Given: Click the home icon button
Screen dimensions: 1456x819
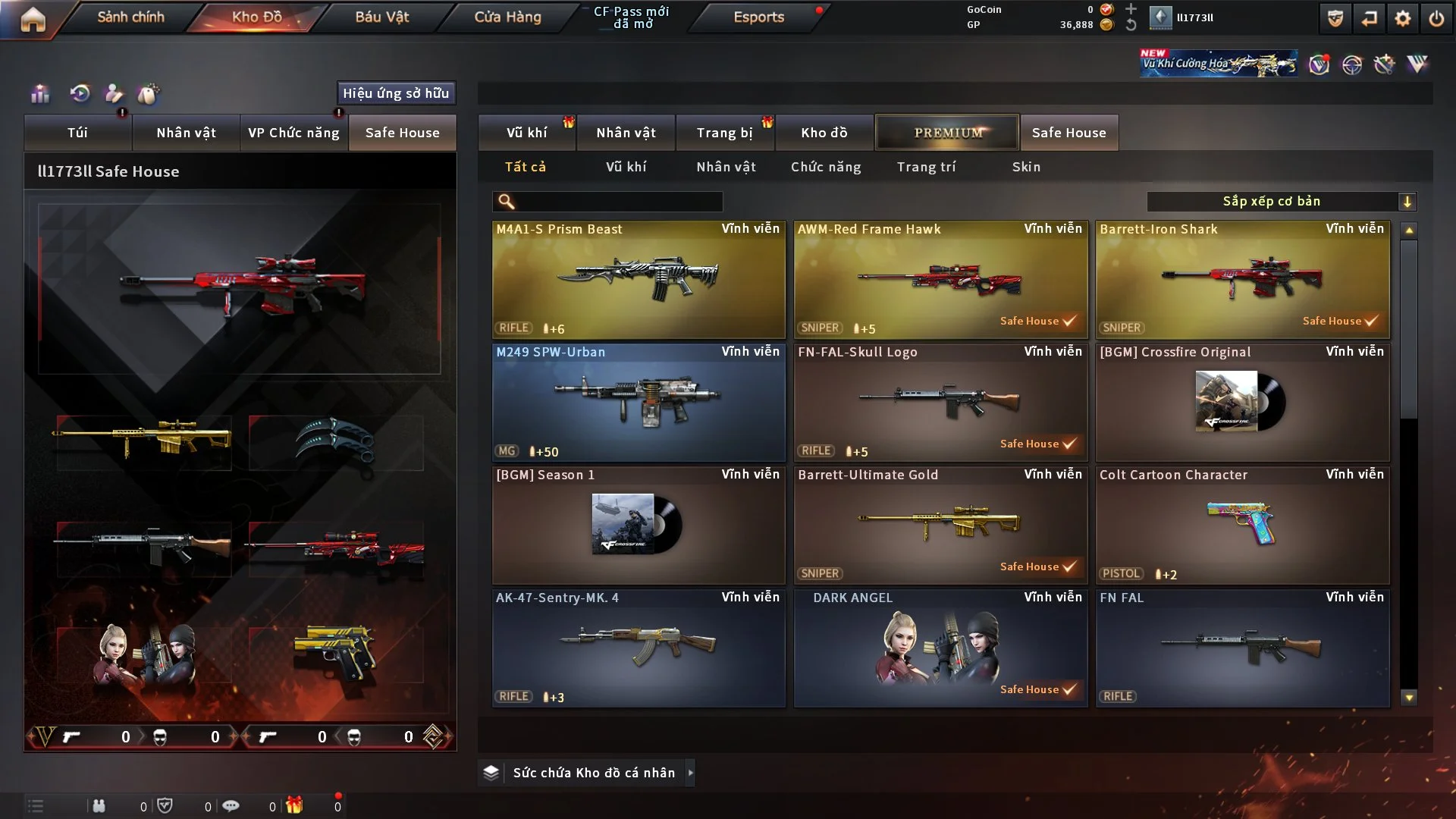Looking at the screenshot, I should [x=33, y=19].
